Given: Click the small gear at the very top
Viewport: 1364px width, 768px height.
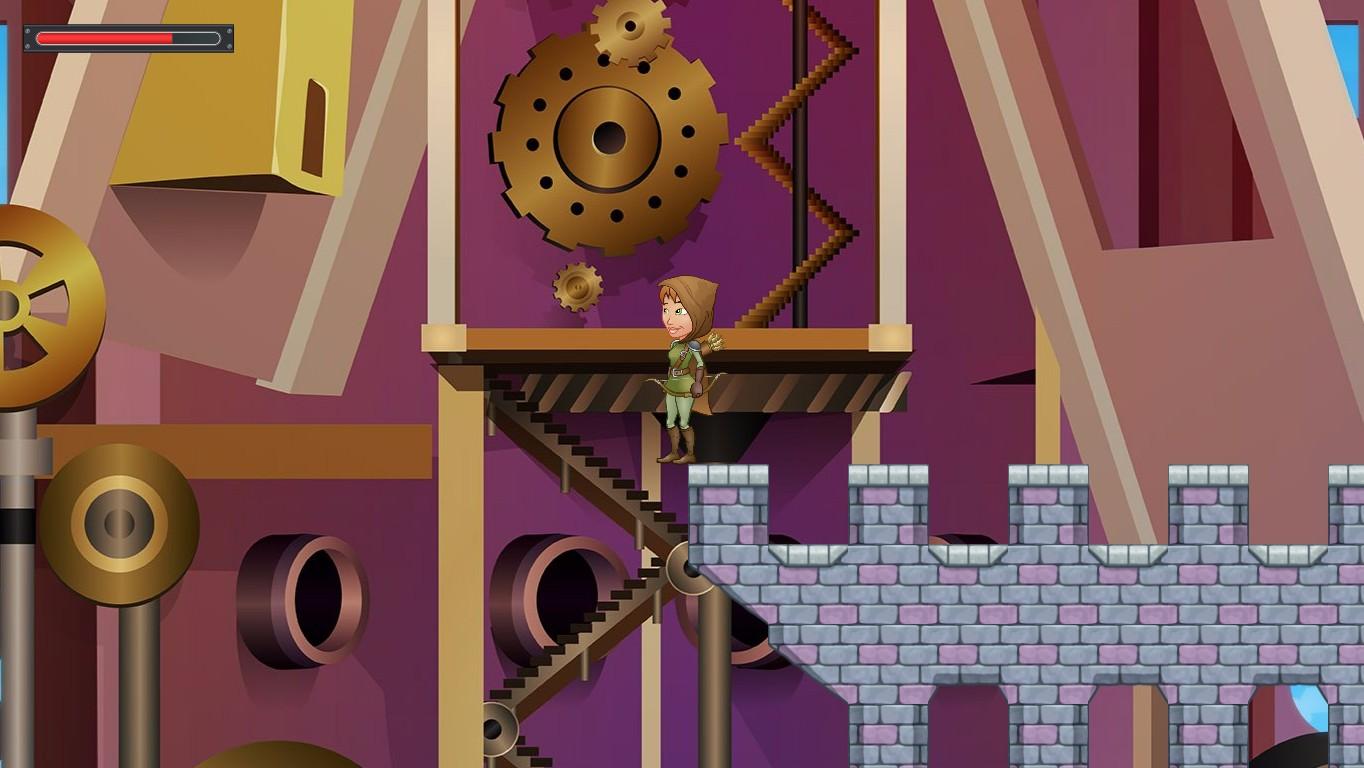Looking at the screenshot, I should pos(625,25).
